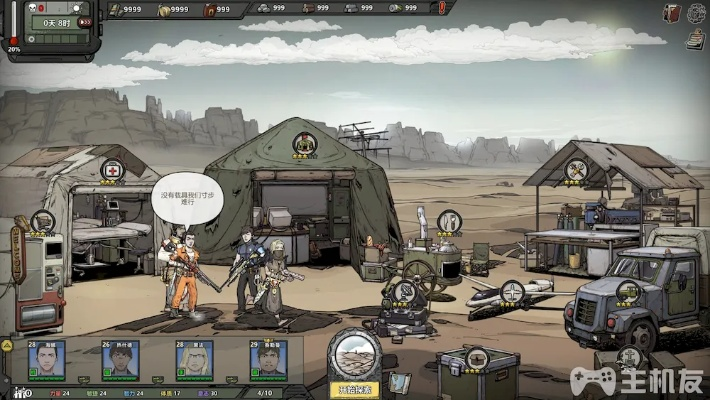Viewport: 710px width, 400px height.
Task: Open the vending machine building icon
Action: point(42,222)
